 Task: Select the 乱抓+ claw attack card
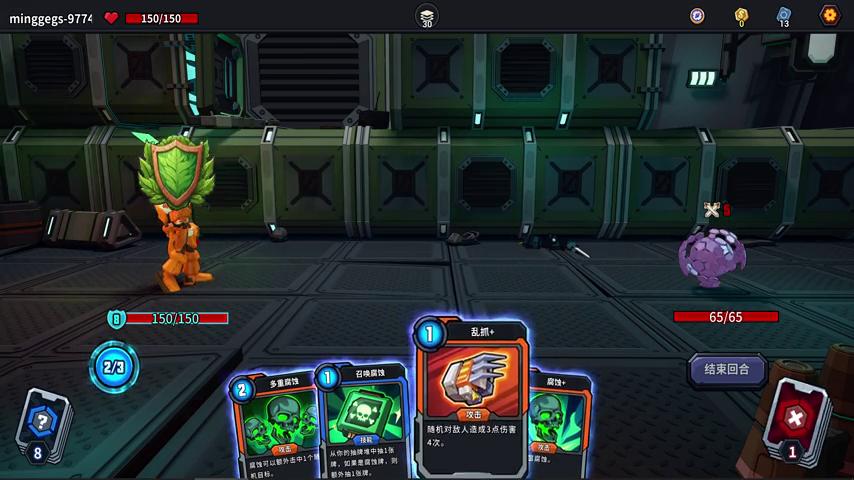(x=472, y=395)
